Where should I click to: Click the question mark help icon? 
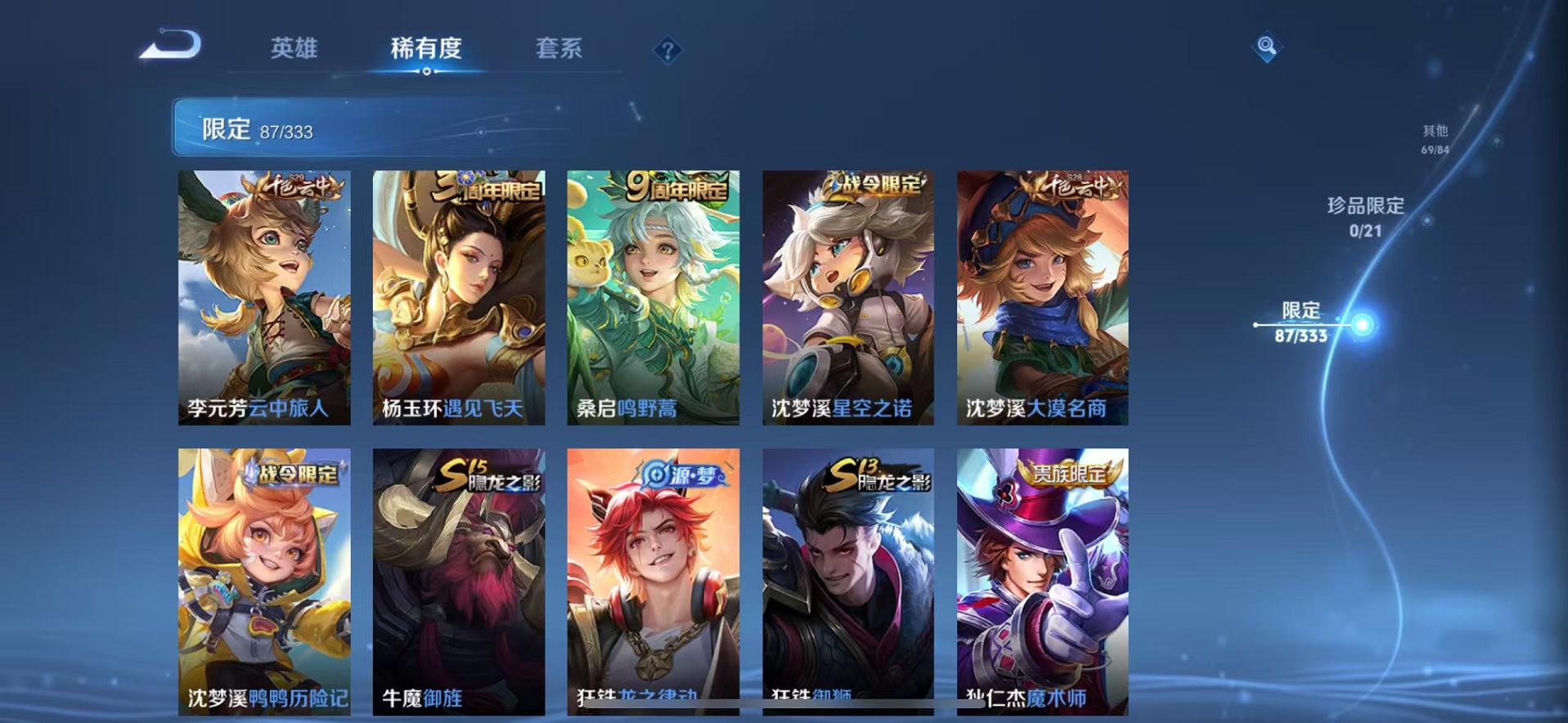pyautogui.click(x=669, y=51)
